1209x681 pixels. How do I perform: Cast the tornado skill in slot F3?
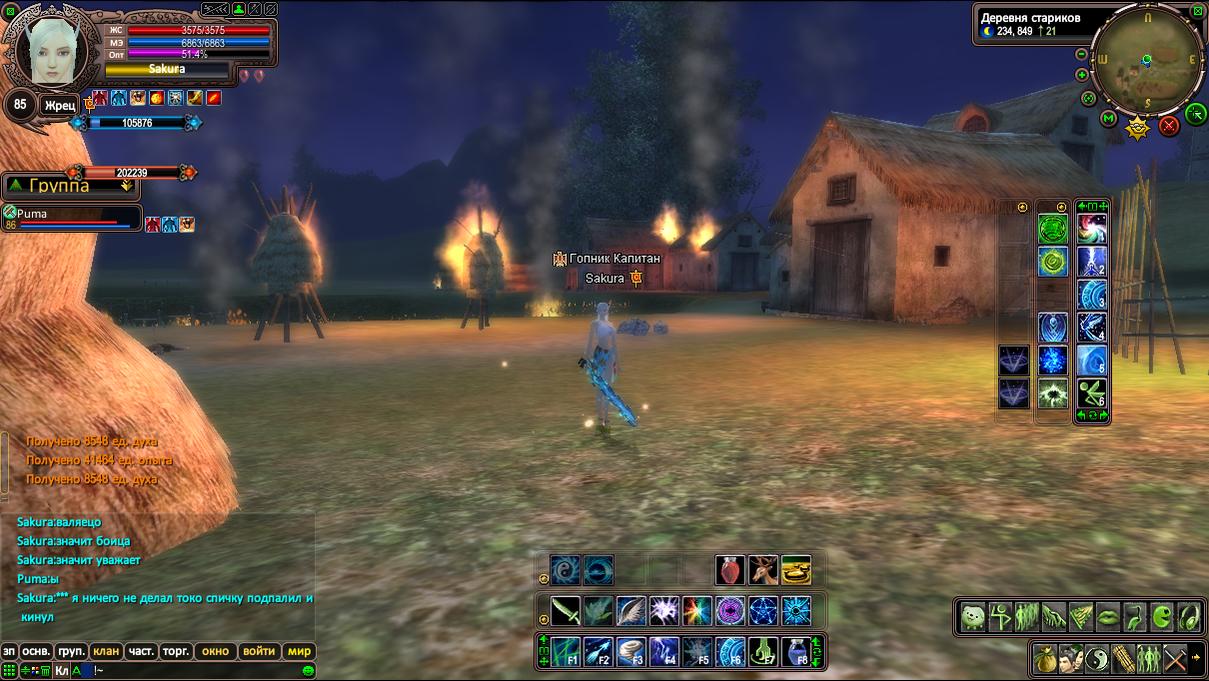coord(632,652)
